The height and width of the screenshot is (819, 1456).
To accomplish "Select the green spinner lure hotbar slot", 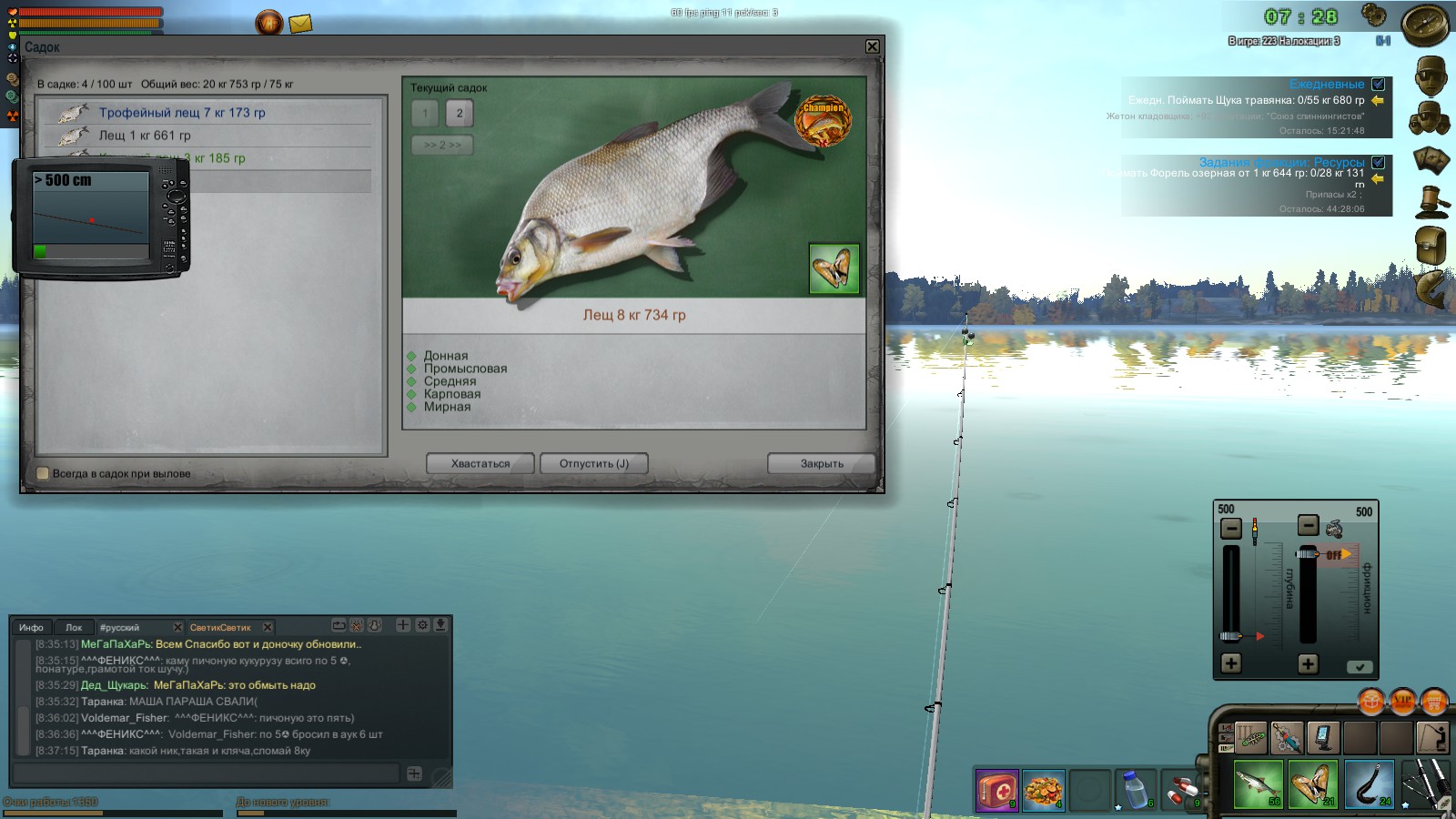I will click(x=1251, y=738).
